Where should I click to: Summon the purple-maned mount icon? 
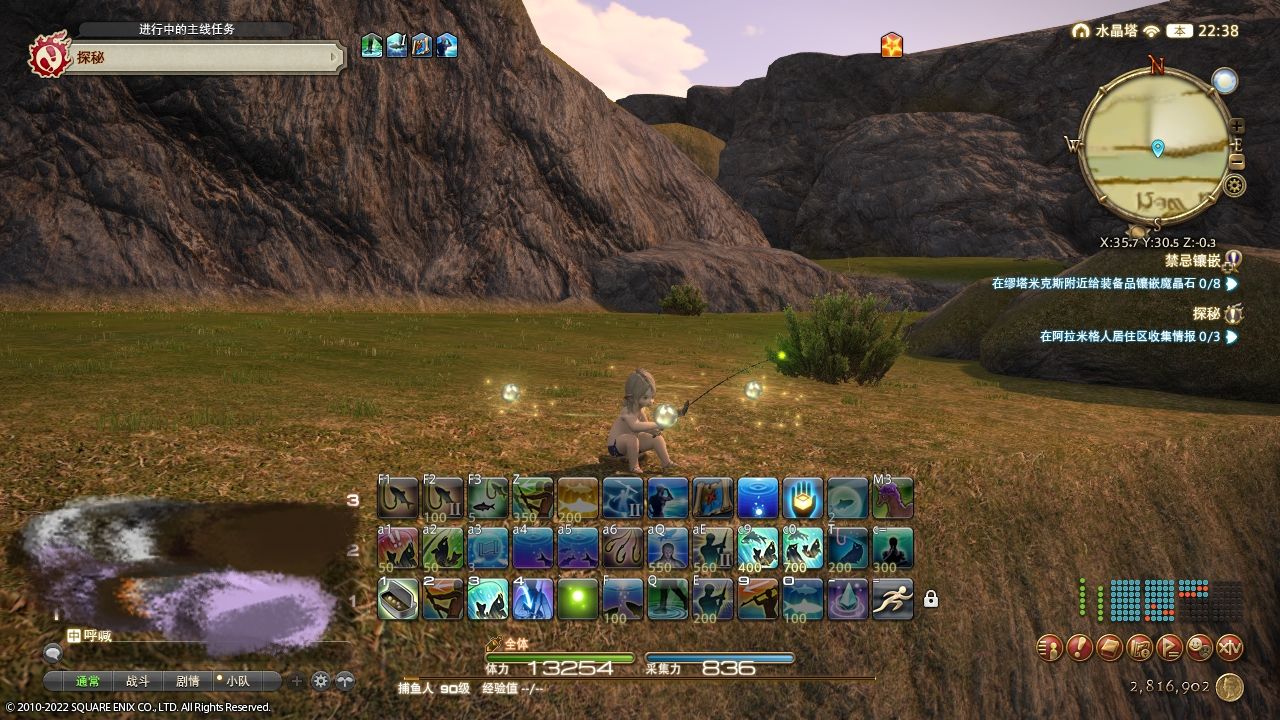pos(892,497)
